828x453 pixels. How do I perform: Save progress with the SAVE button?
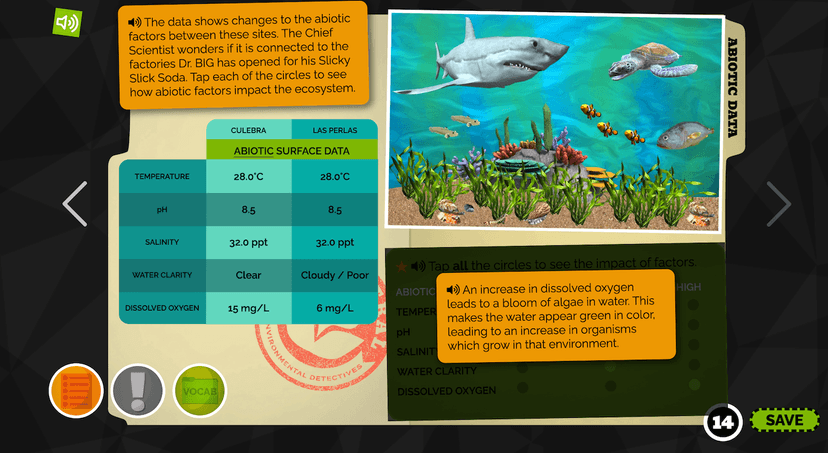click(x=783, y=420)
